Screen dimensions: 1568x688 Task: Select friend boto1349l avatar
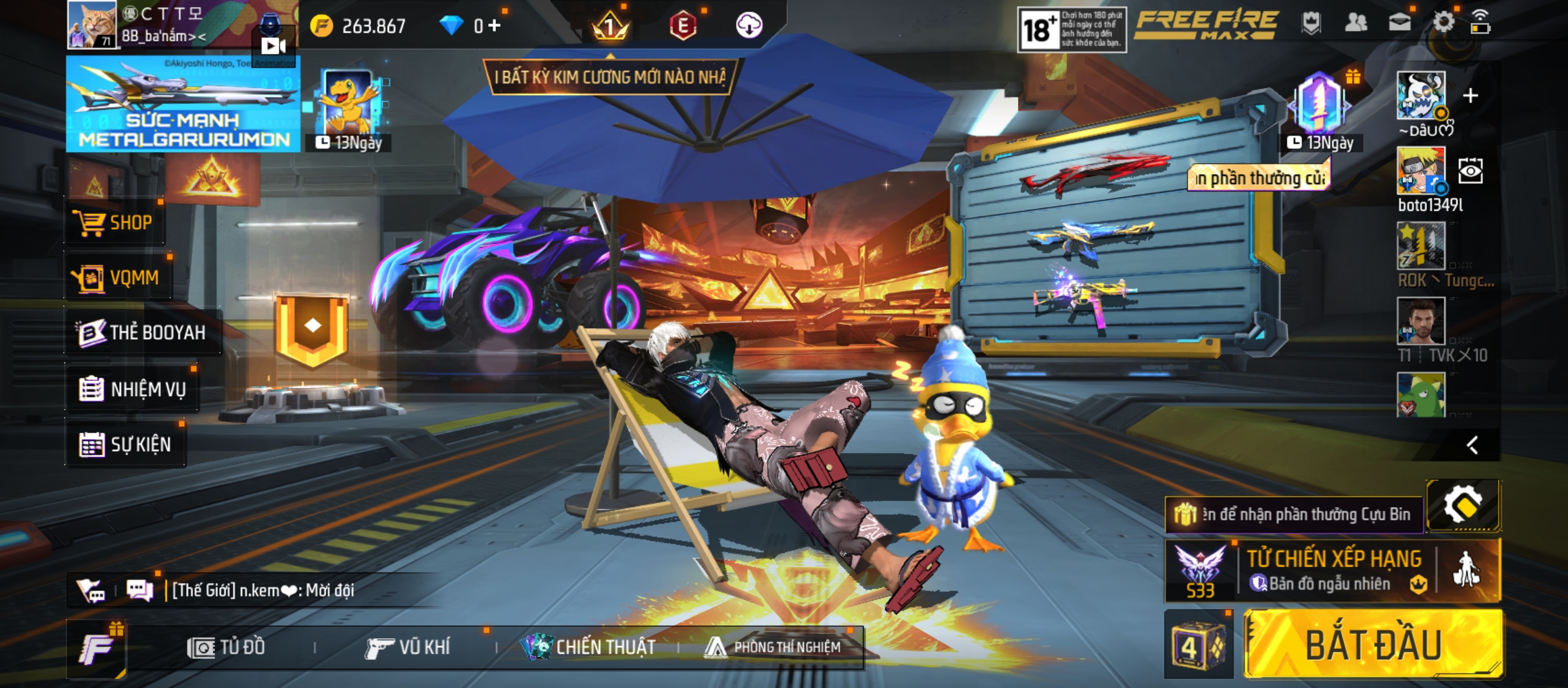coord(1421,171)
